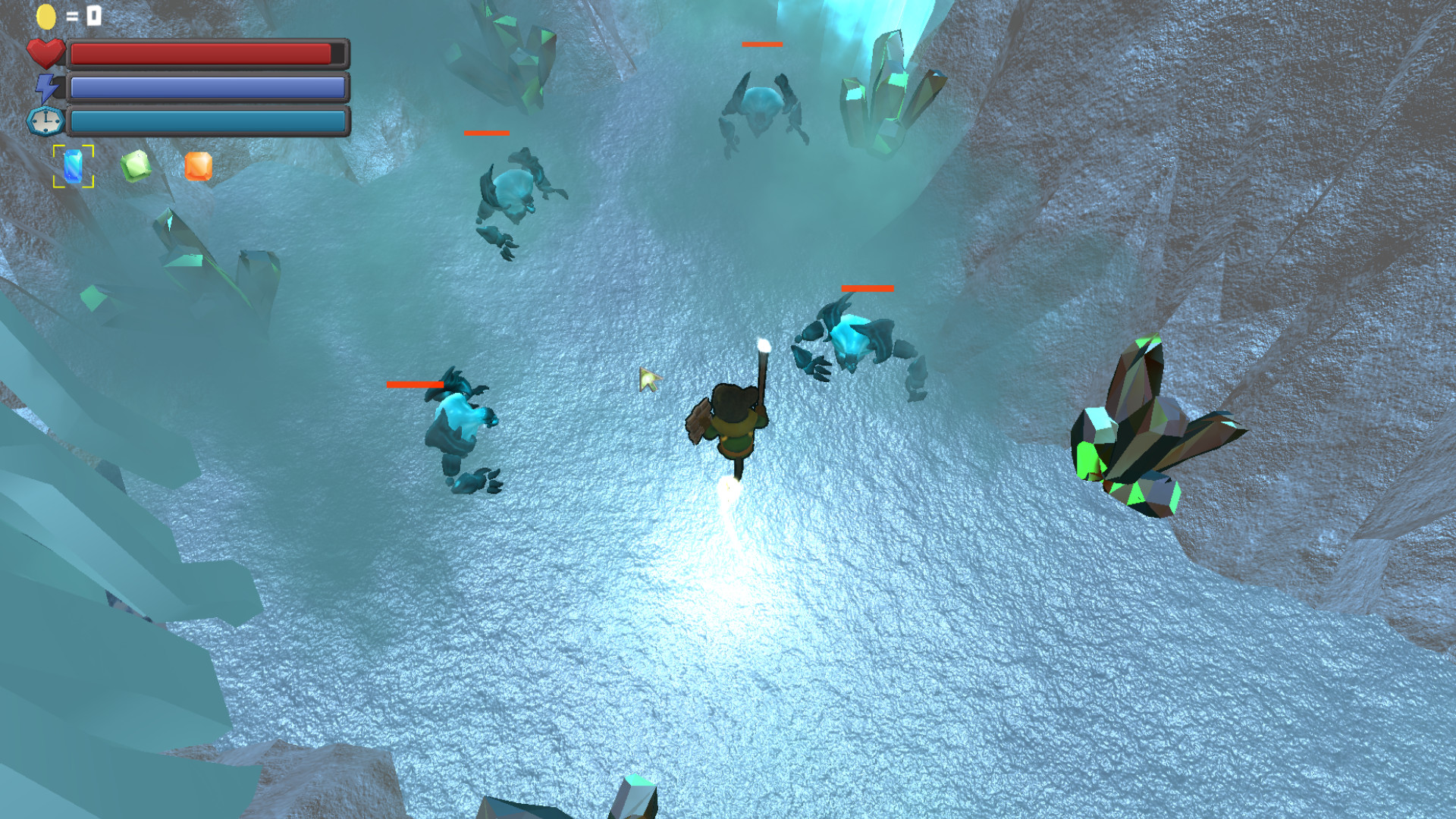The height and width of the screenshot is (819, 1456).
Task: Switch to the orange gem
Action: (x=199, y=166)
